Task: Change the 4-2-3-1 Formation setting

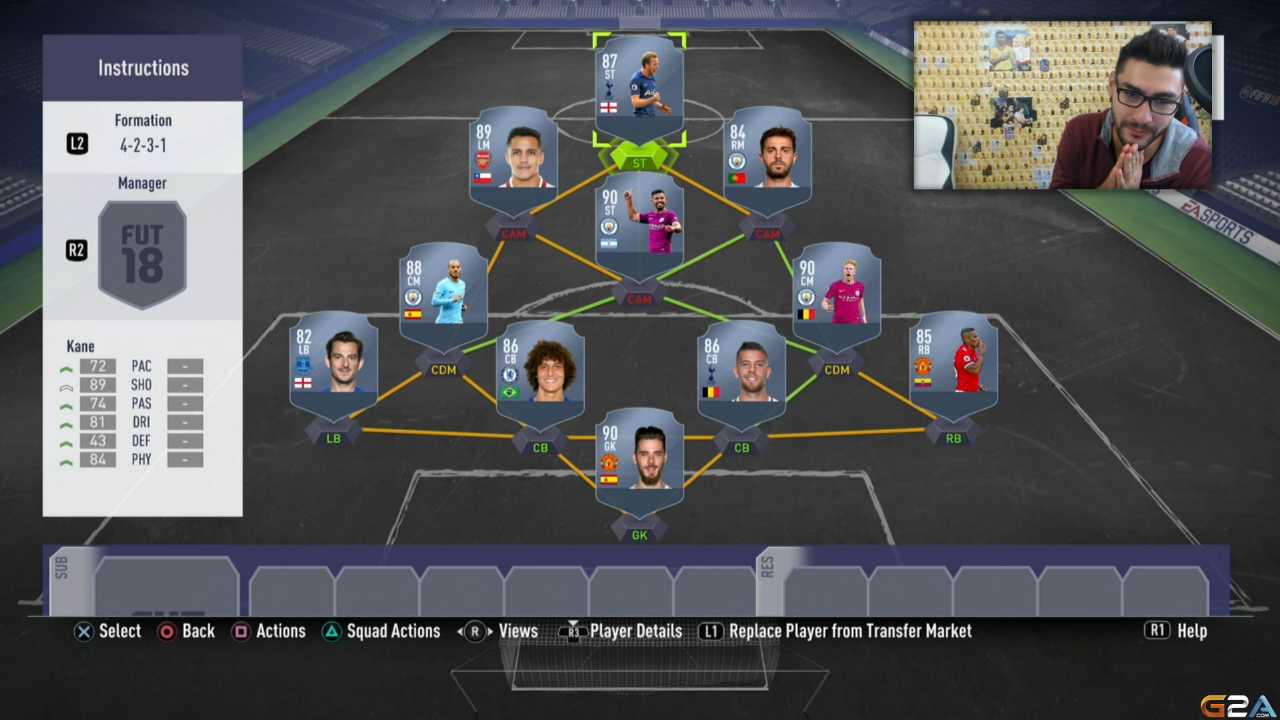Action: click(143, 133)
